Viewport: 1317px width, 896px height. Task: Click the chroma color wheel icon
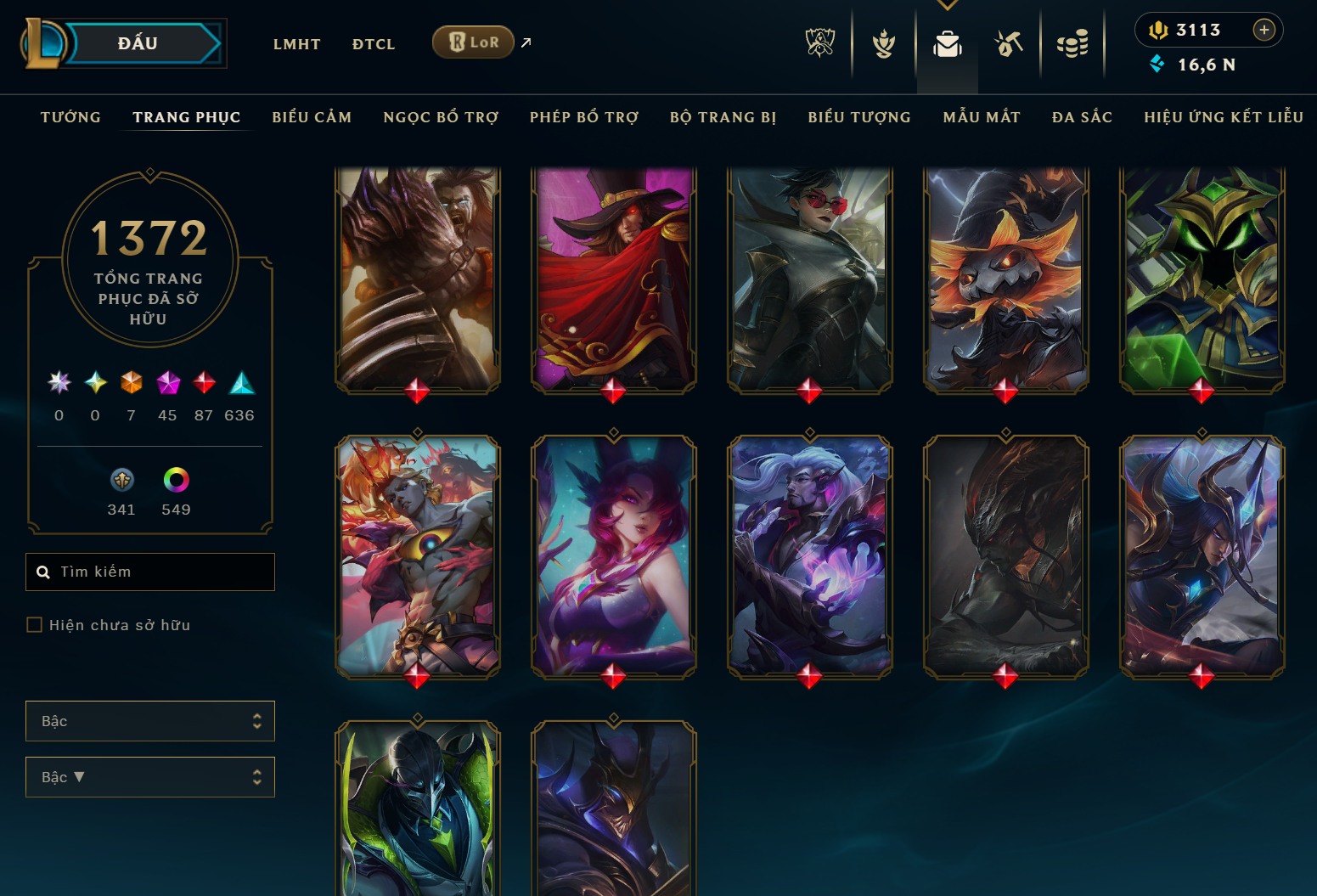[175, 481]
